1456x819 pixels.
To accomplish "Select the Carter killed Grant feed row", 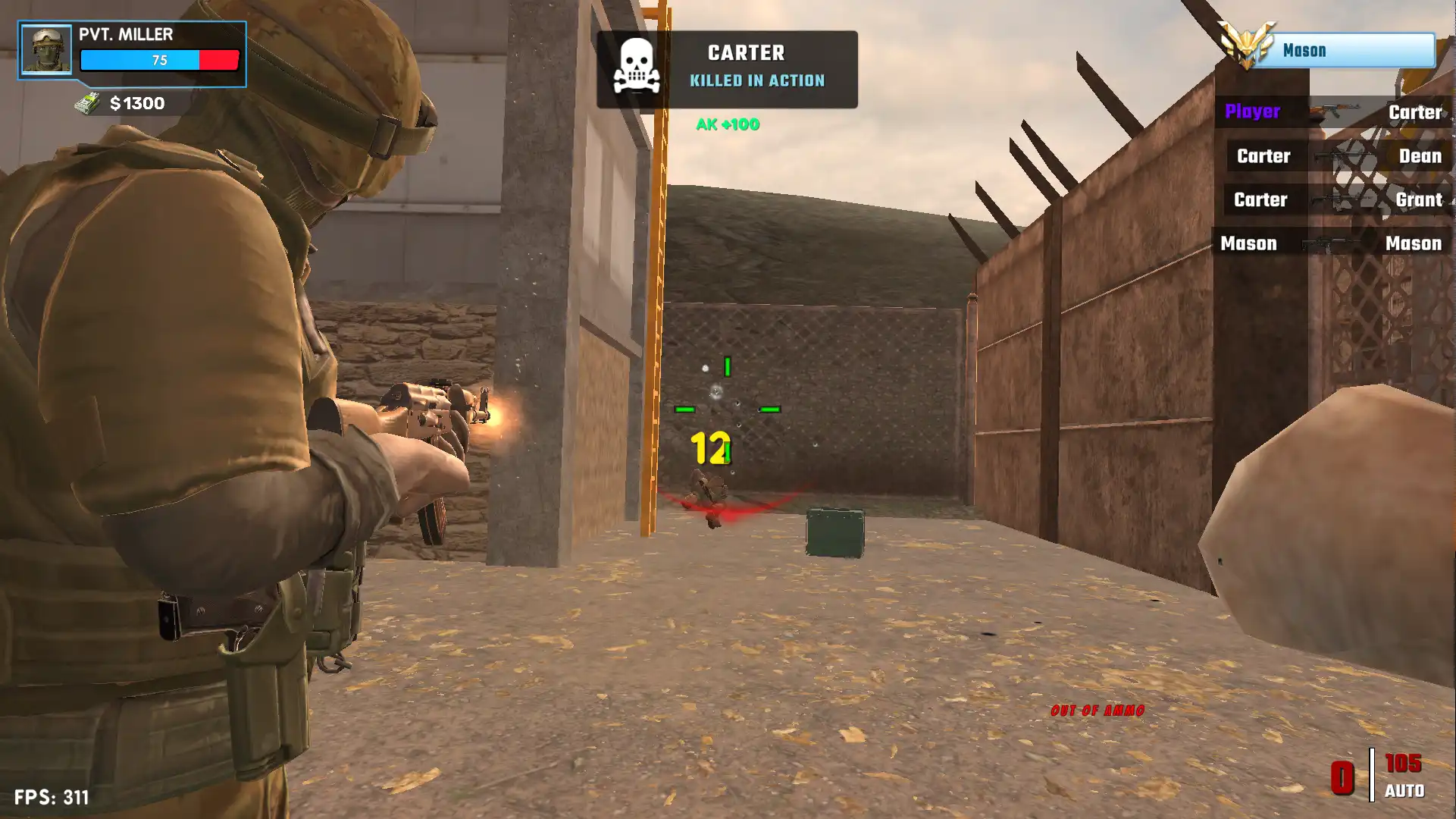I will tap(1337, 200).
